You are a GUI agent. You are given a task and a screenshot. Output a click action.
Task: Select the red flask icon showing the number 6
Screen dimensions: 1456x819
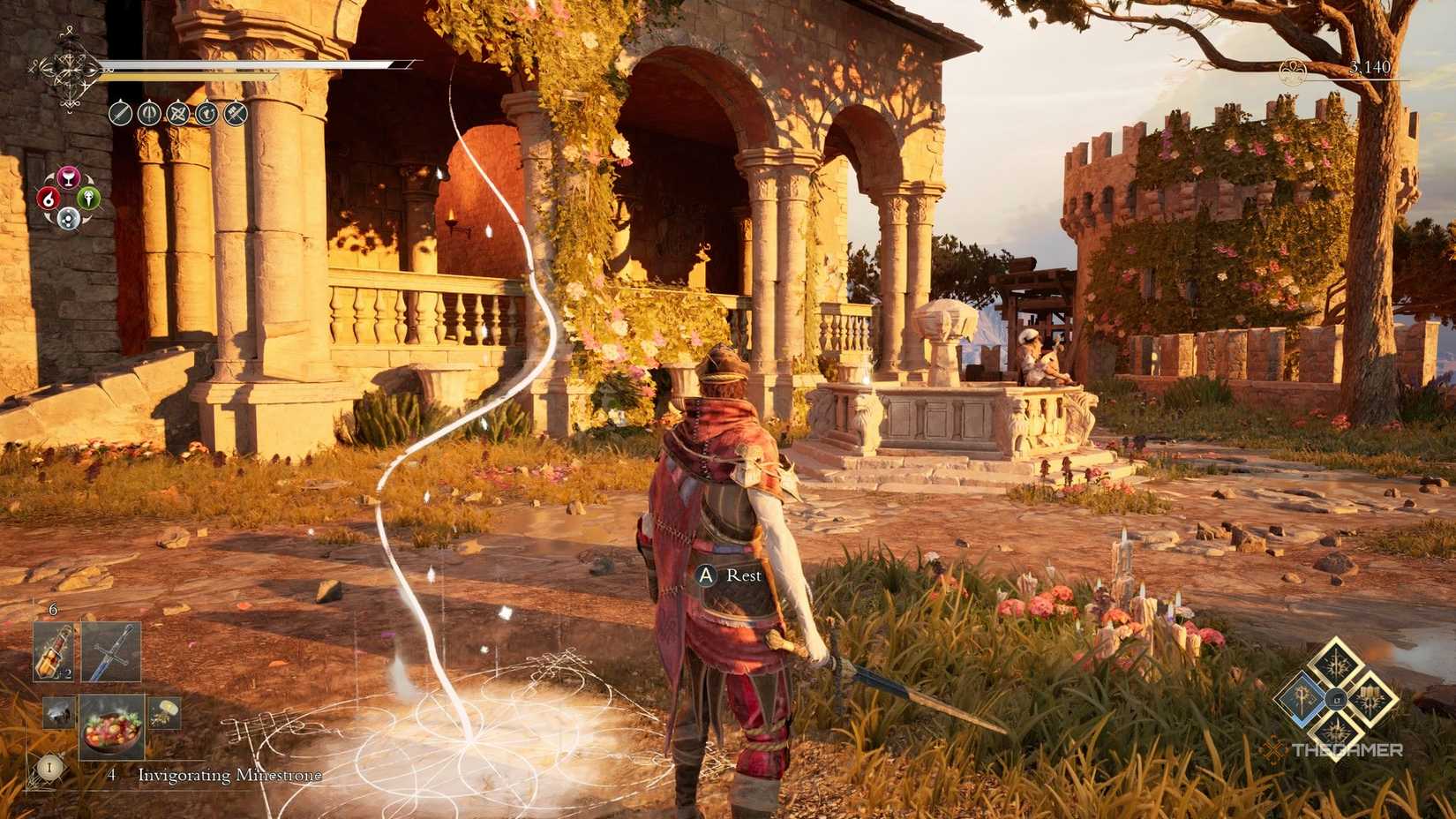tap(49, 199)
